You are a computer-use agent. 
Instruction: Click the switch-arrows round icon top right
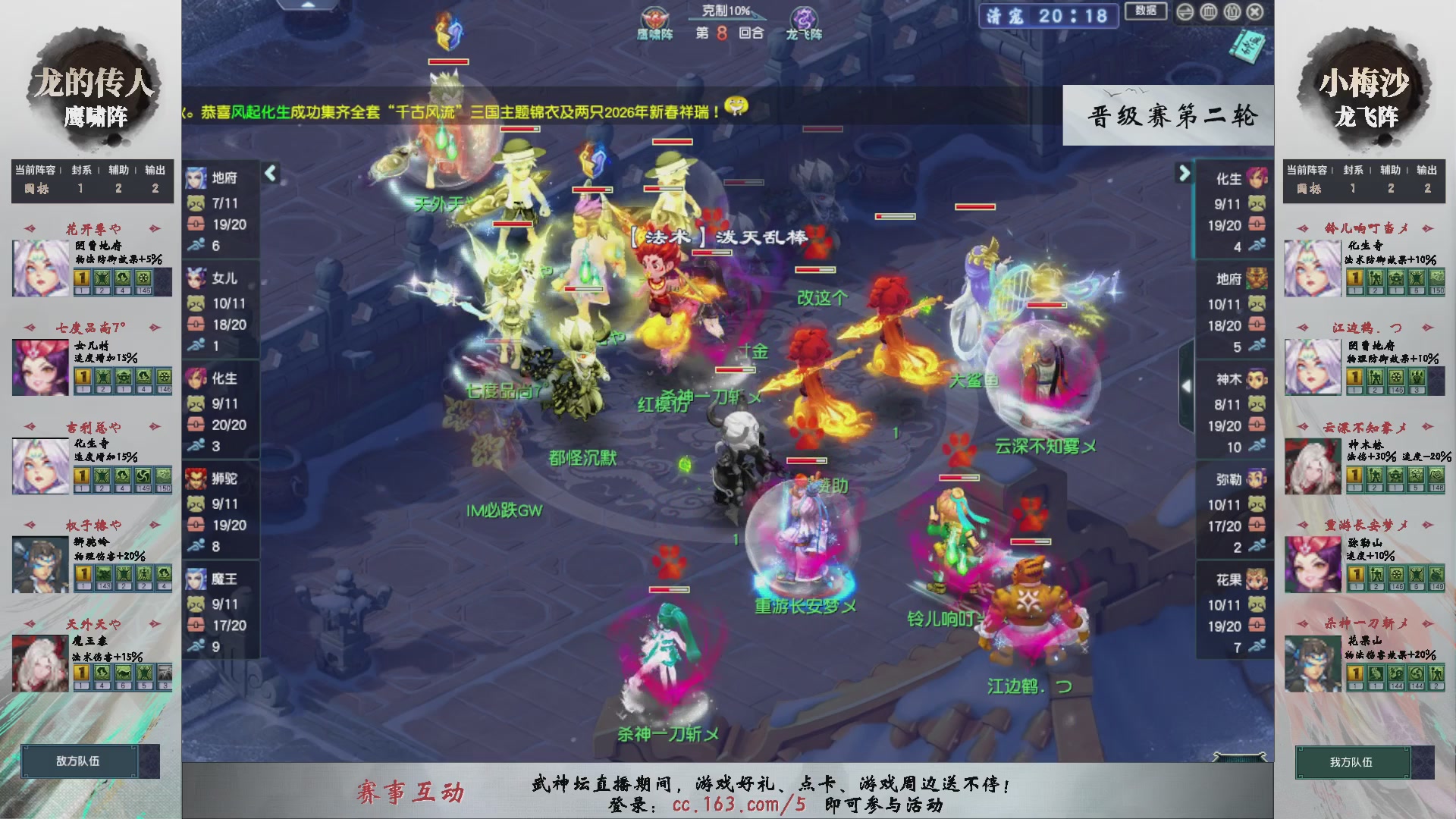[1185, 11]
